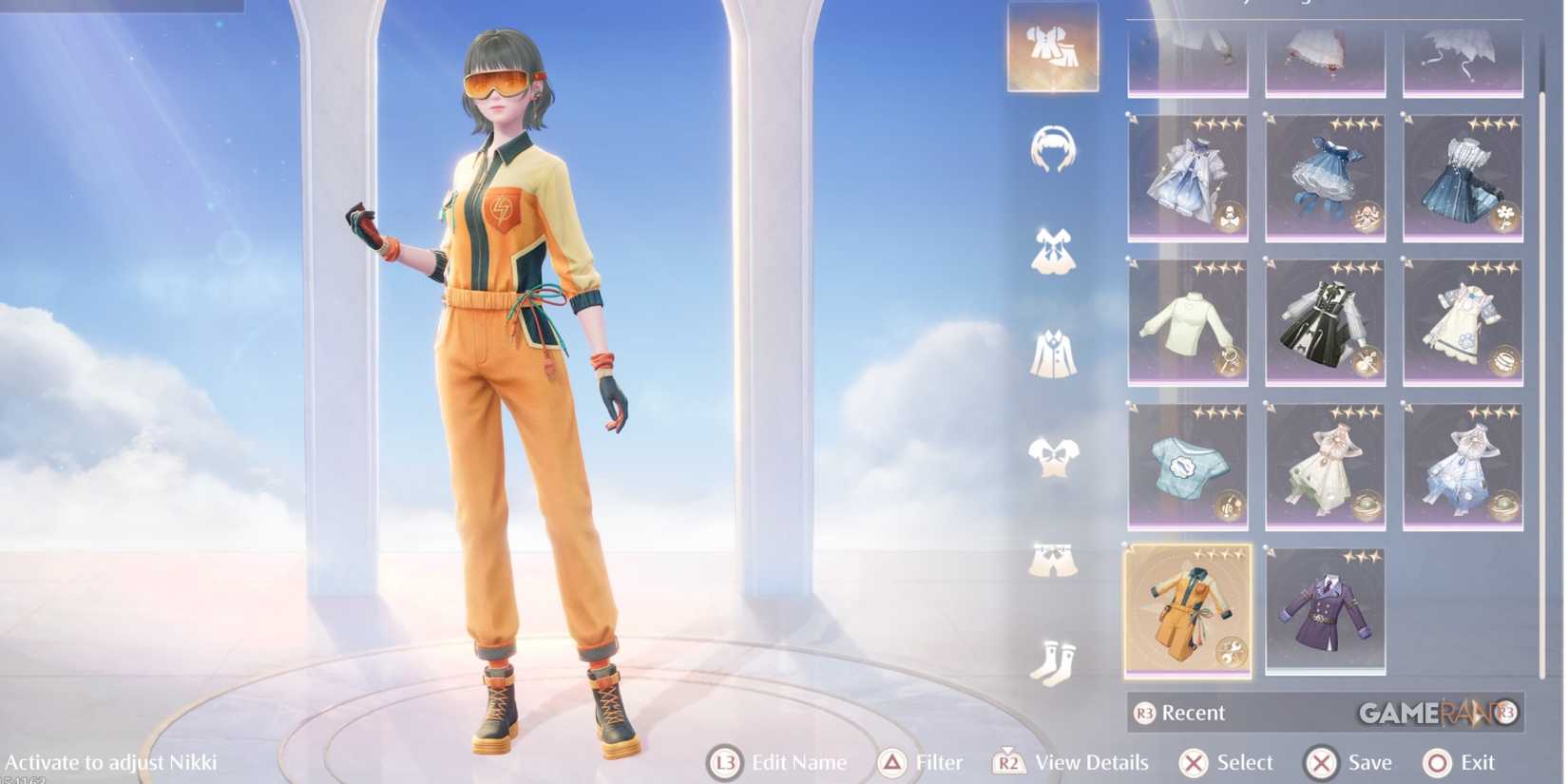Image resolution: width=1568 pixels, height=784 pixels.
Task: Open View Details with R2 icon
Action: (1010, 762)
